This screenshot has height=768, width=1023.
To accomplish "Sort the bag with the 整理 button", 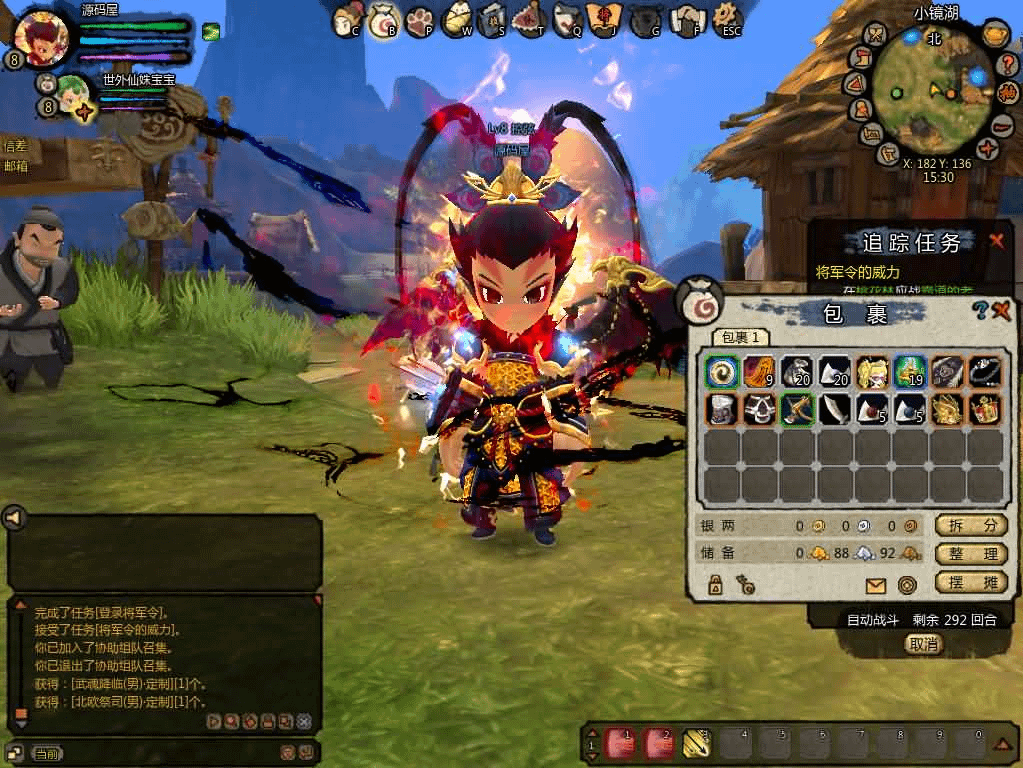I will pos(970,554).
